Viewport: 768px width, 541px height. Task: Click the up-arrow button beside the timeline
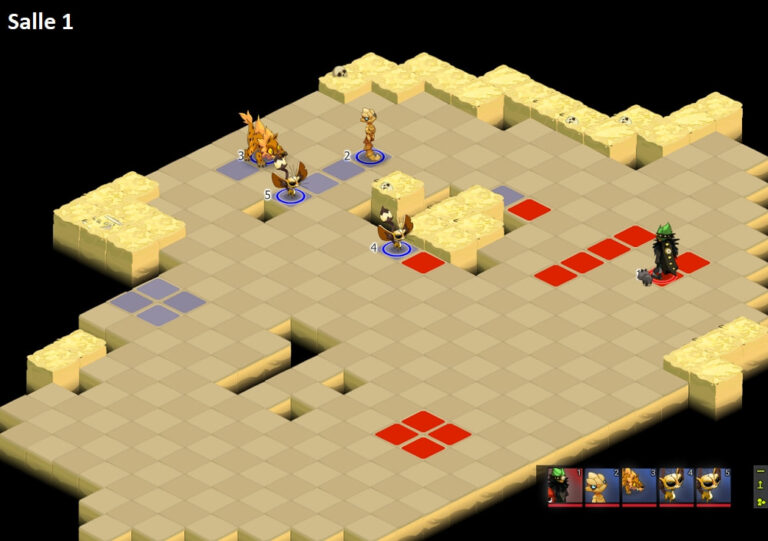(760, 485)
